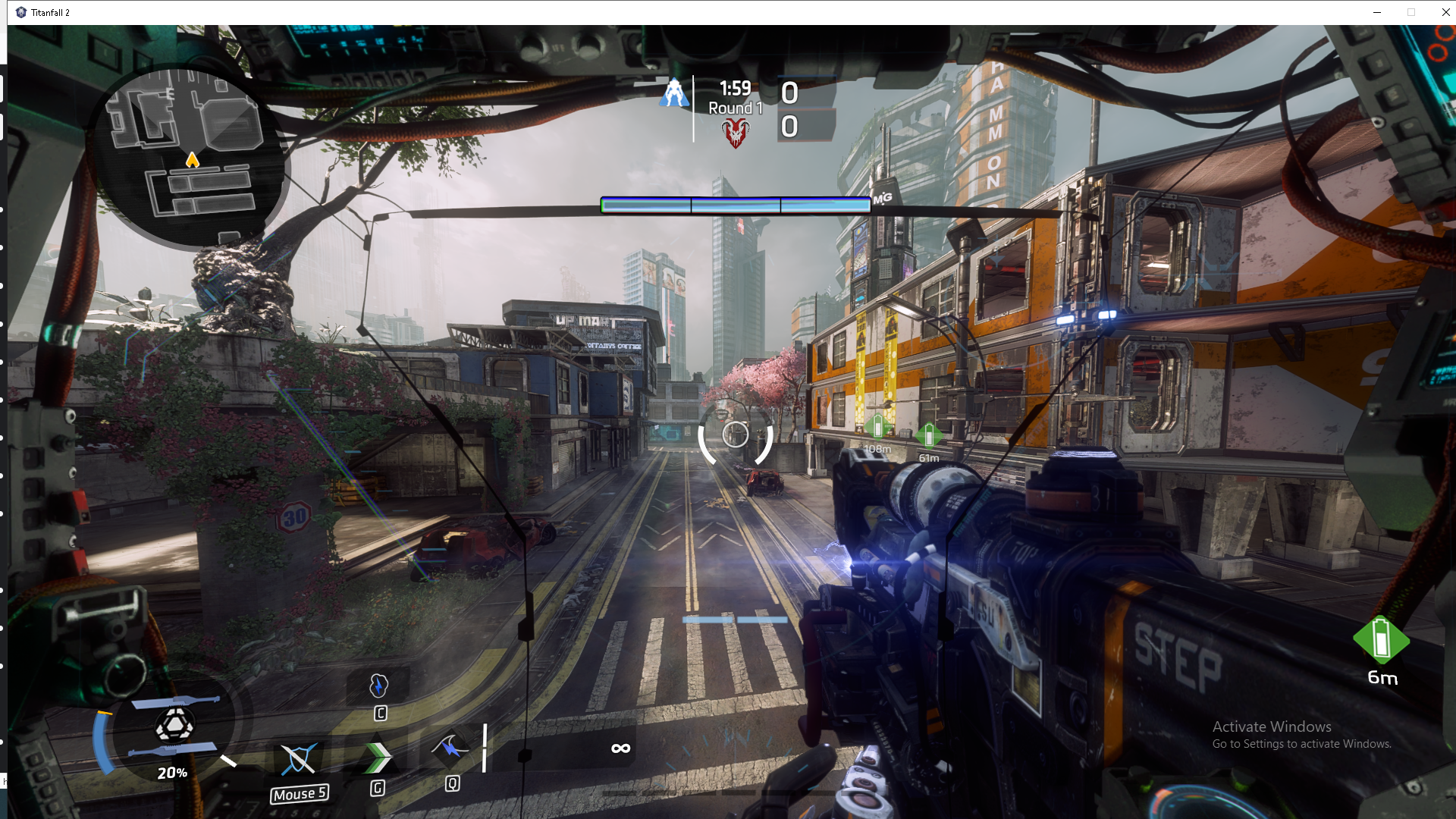The width and height of the screenshot is (1456, 819).
Task: Minimize the Titanfall 2 window
Action: click(1377, 12)
